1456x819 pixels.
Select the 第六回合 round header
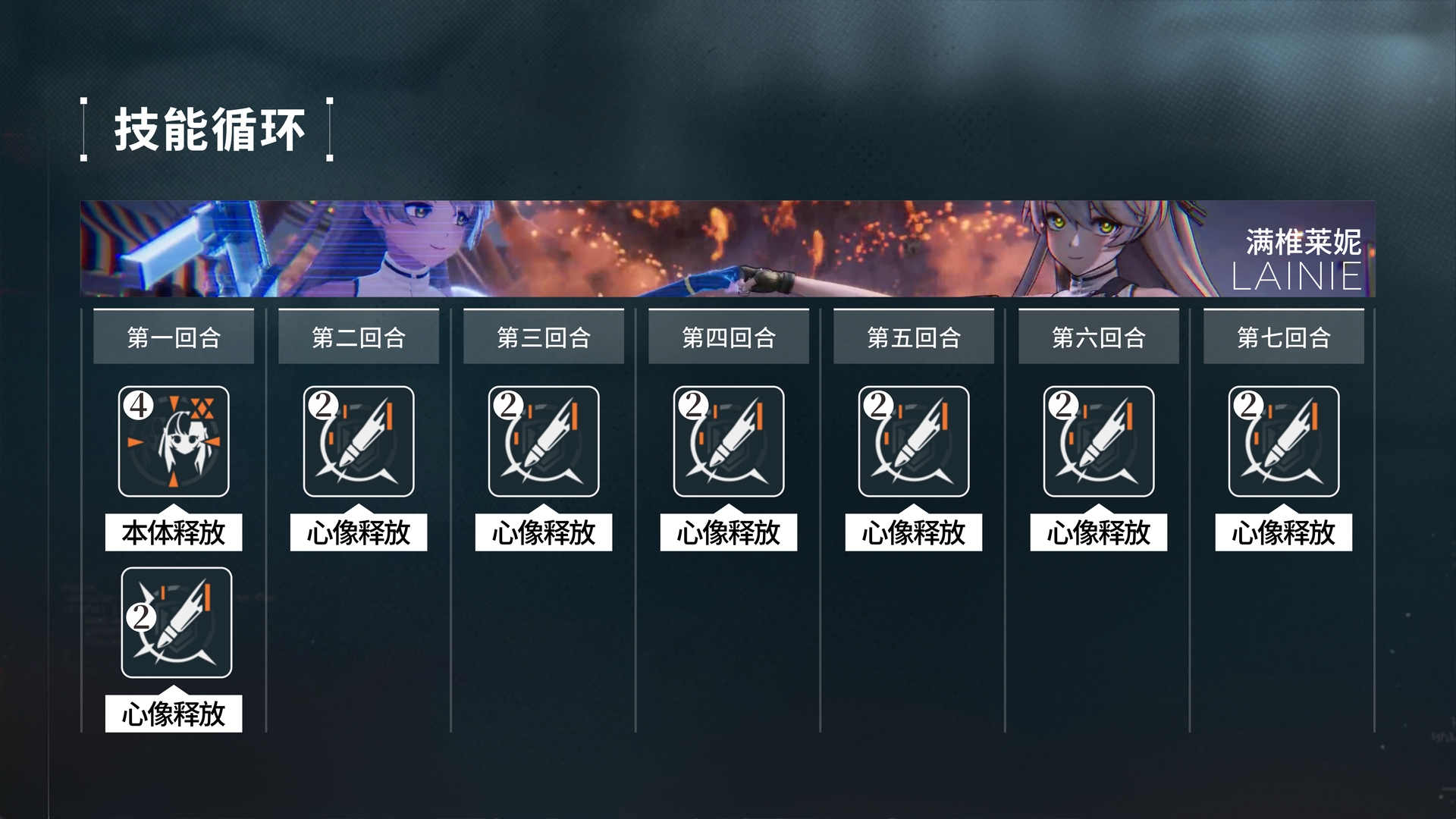pyautogui.click(x=1099, y=337)
